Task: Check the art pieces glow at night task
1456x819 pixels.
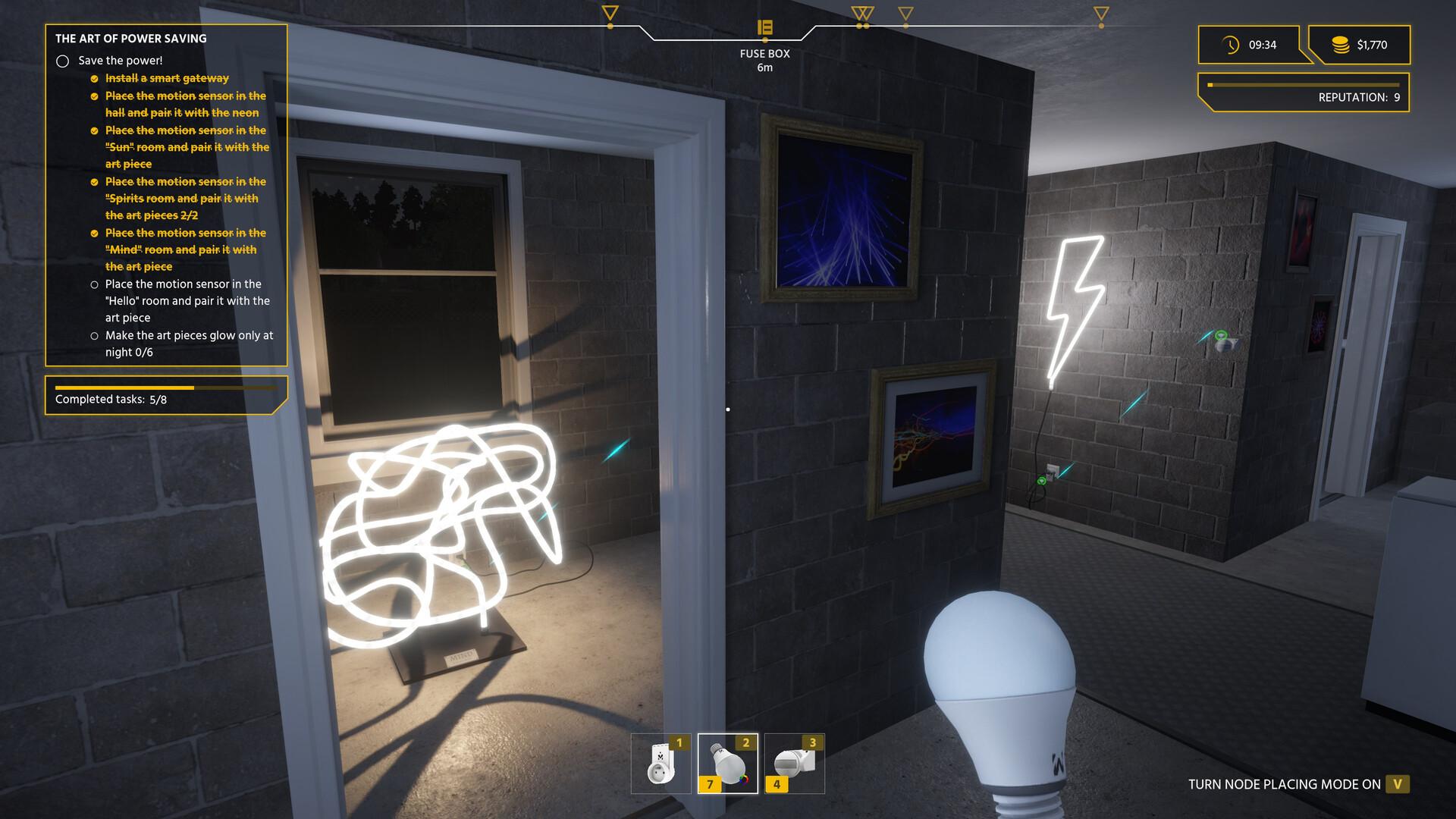Action: point(94,335)
